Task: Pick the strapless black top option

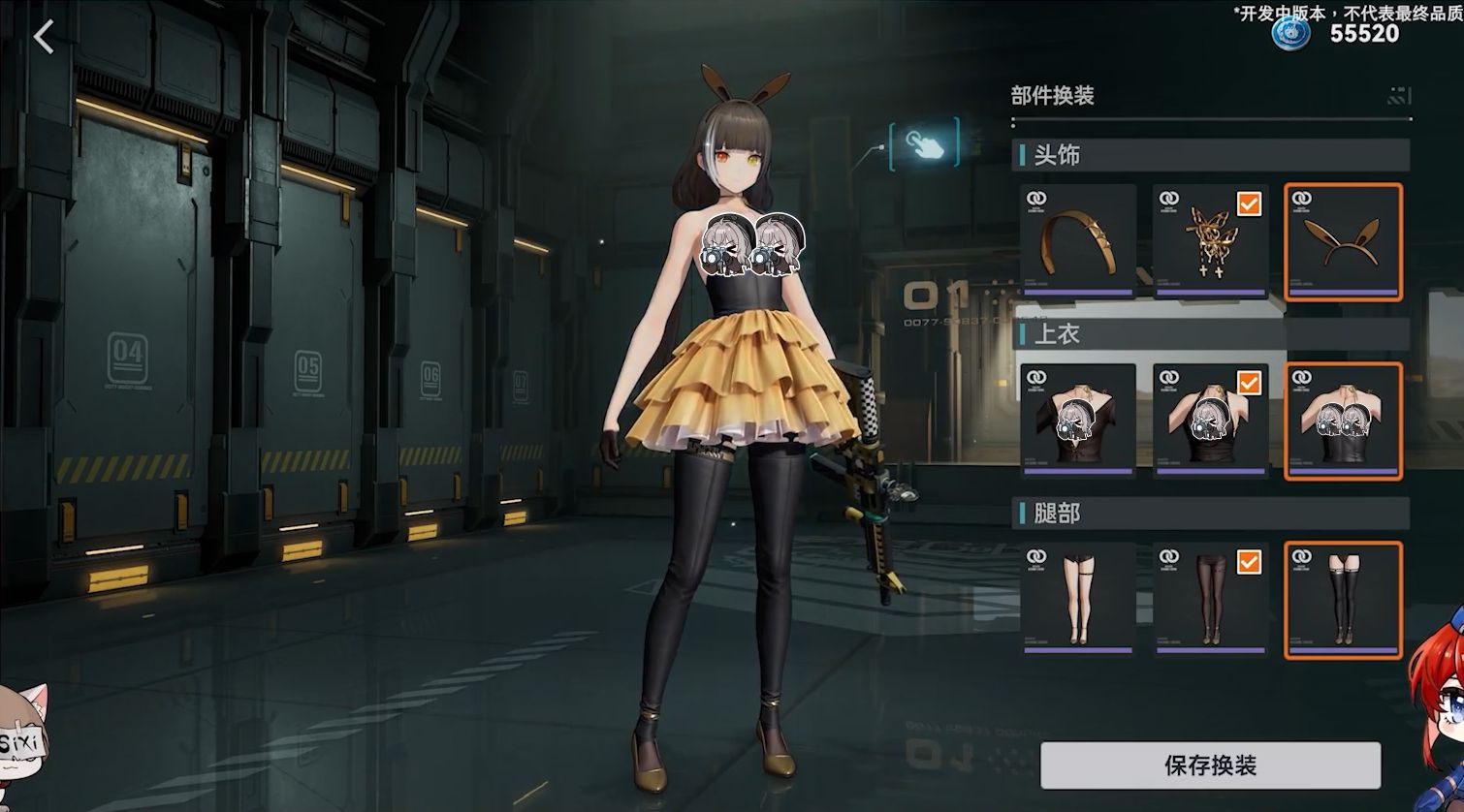Action: point(1343,421)
